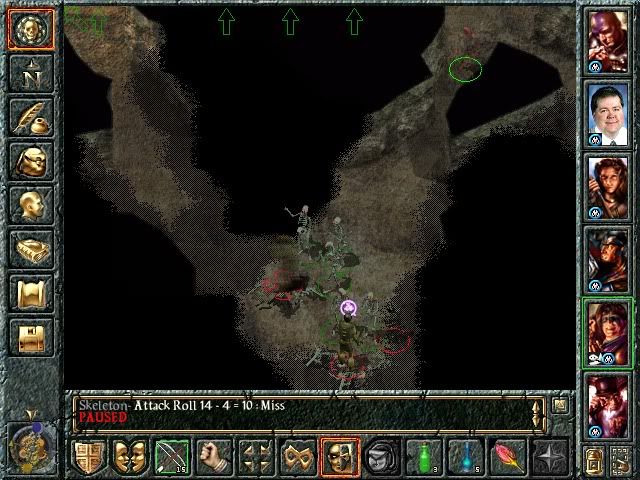Activate the shield guard action

tap(89, 456)
